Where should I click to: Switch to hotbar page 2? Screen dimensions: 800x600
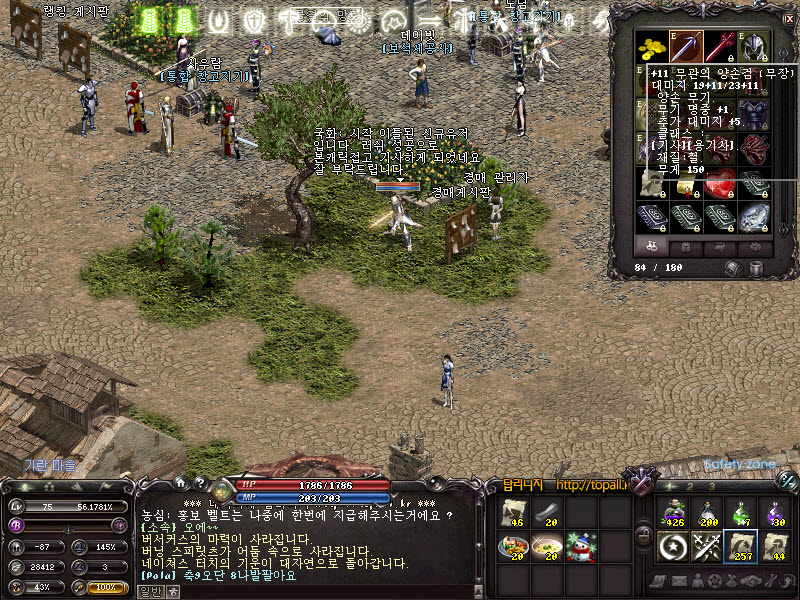click(691, 485)
